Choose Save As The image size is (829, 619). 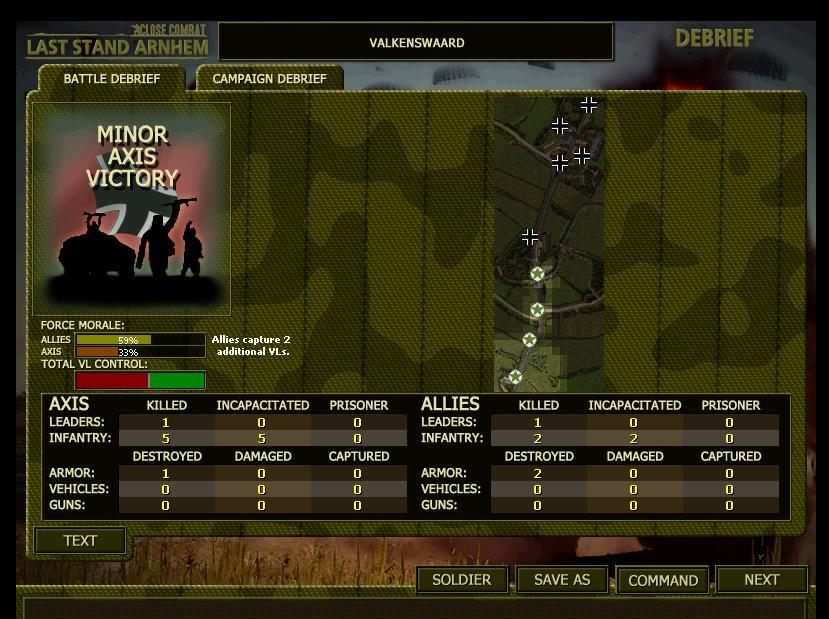click(562, 580)
